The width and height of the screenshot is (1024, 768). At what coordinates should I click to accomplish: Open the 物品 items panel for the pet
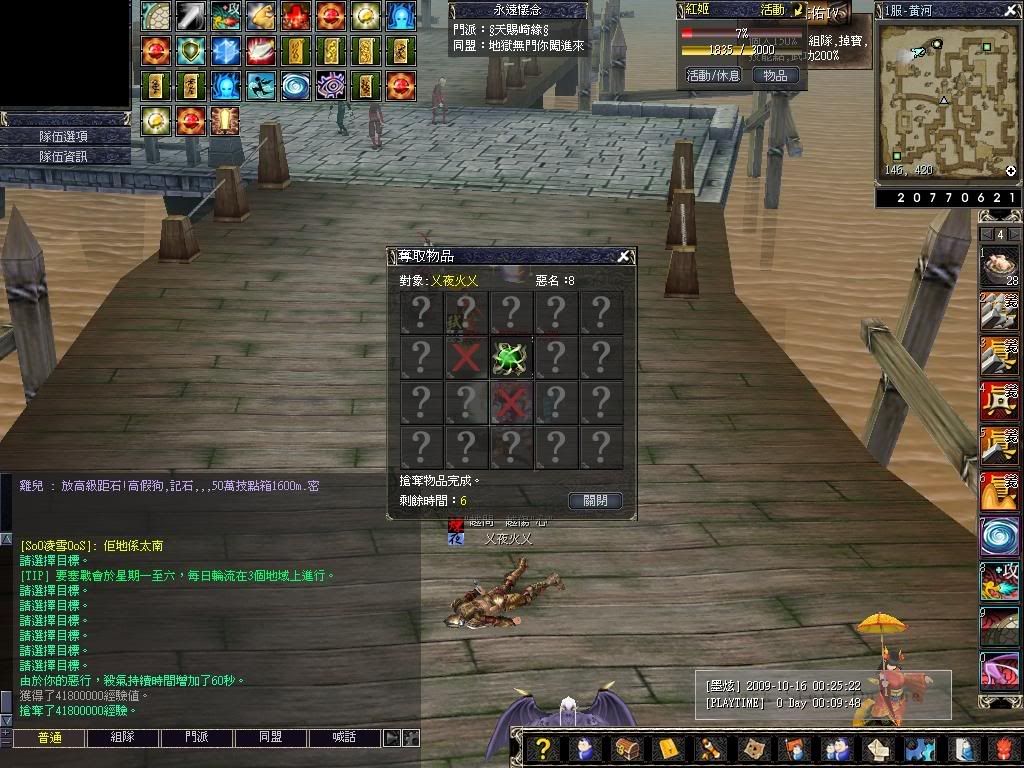tap(775, 75)
